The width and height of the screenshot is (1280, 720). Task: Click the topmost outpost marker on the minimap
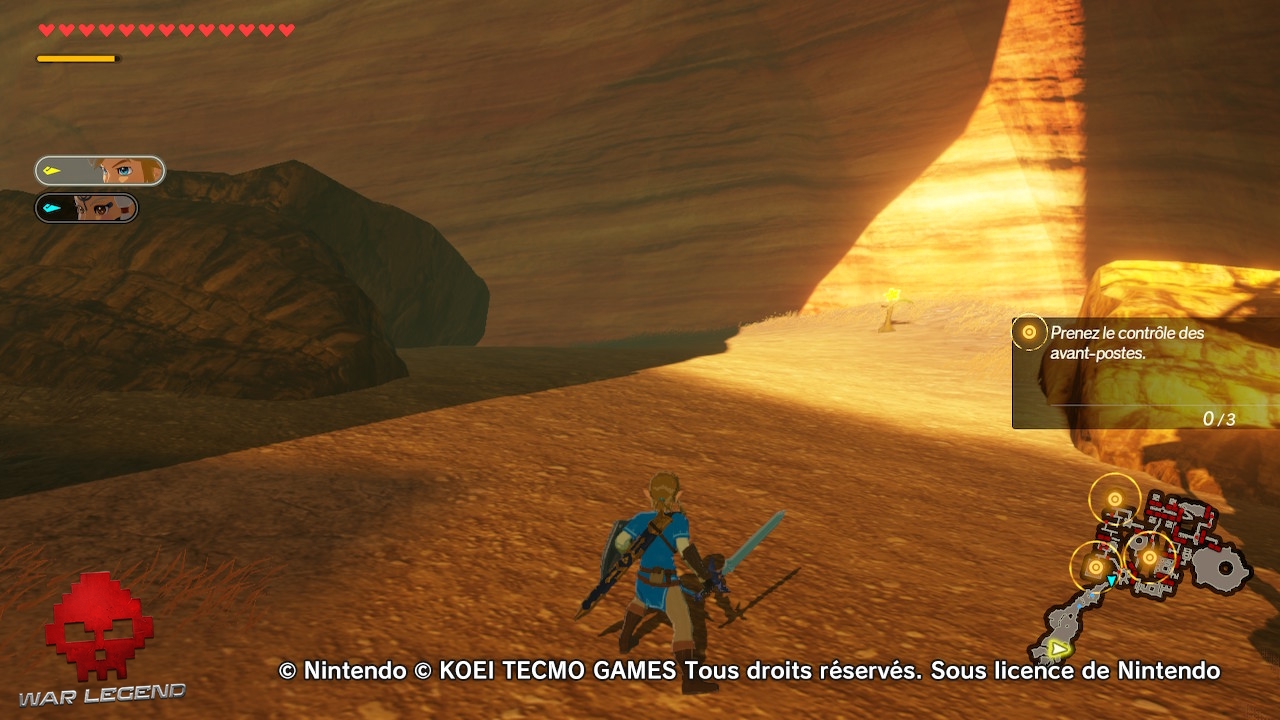coord(1114,499)
